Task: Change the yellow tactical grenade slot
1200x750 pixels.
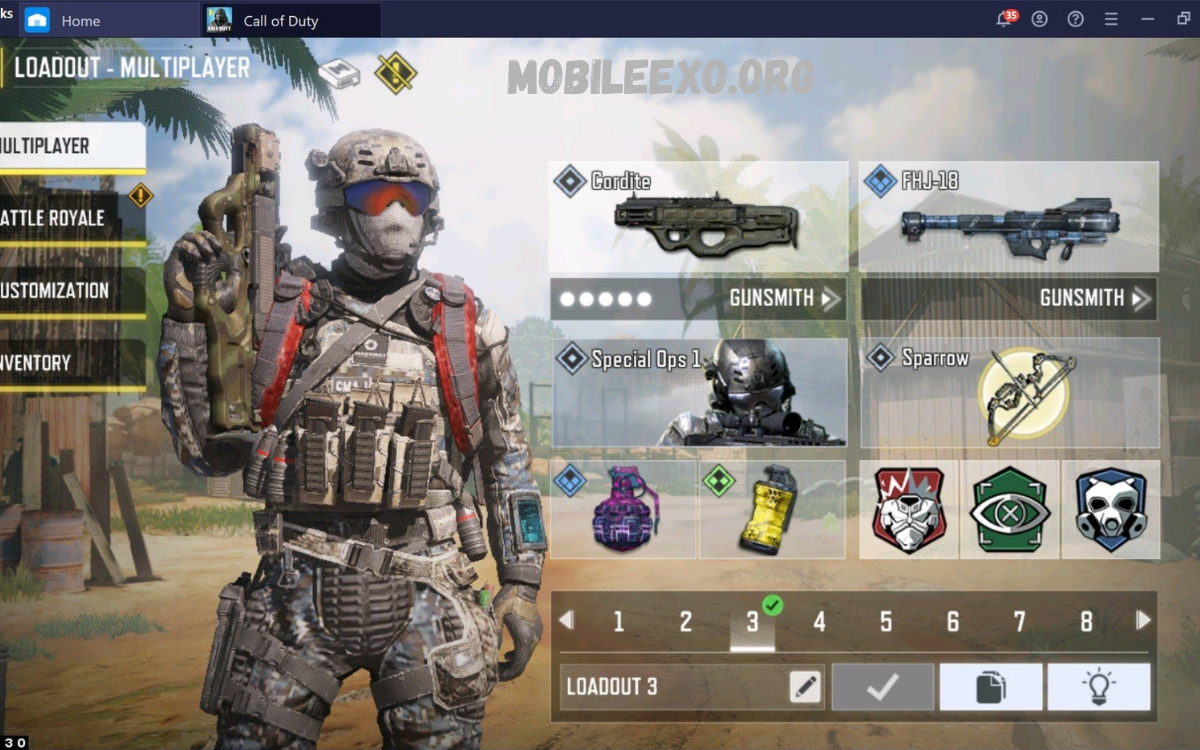Action: (x=771, y=509)
